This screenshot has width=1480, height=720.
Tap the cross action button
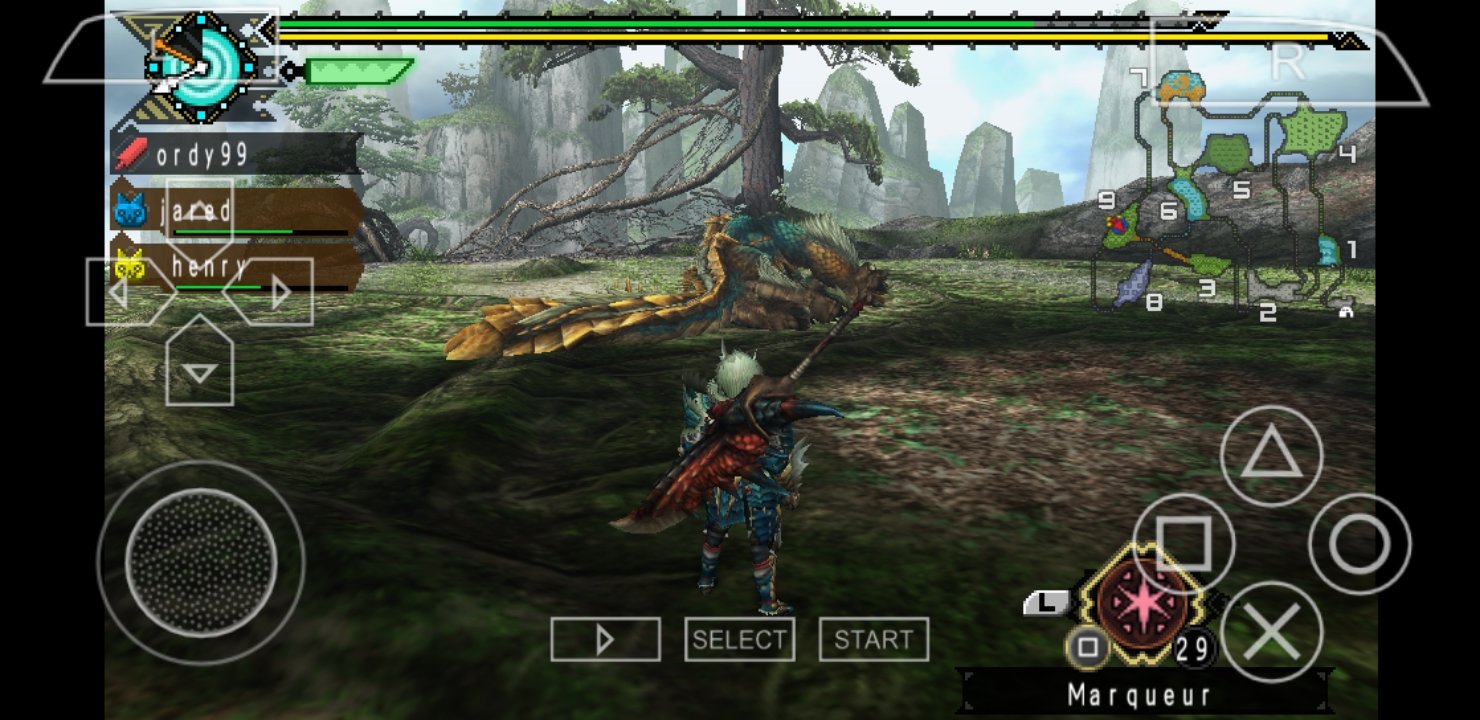pyautogui.click(x=1271, y=632)
